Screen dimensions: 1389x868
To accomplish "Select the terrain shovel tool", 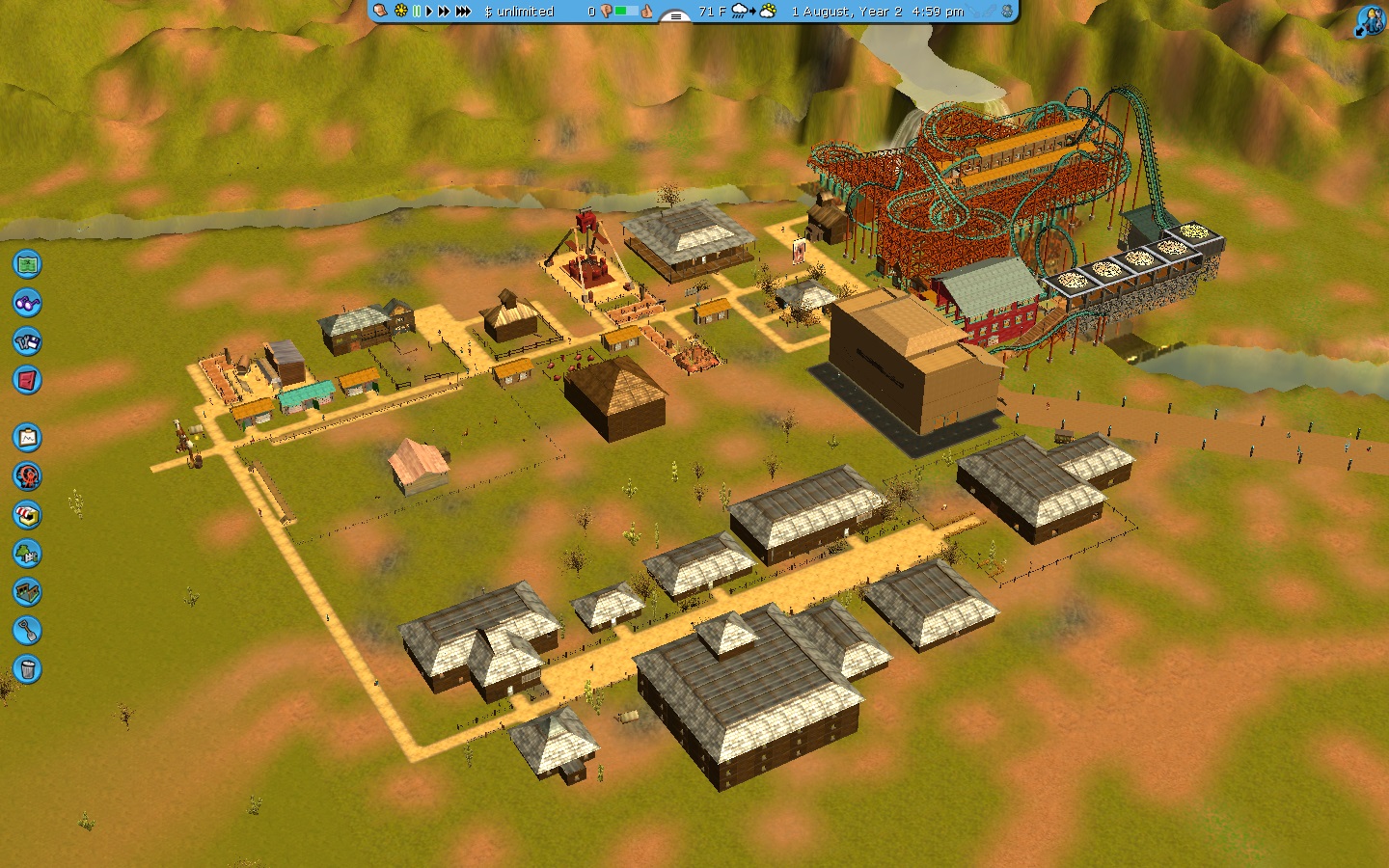I will [x=27, y=631].
